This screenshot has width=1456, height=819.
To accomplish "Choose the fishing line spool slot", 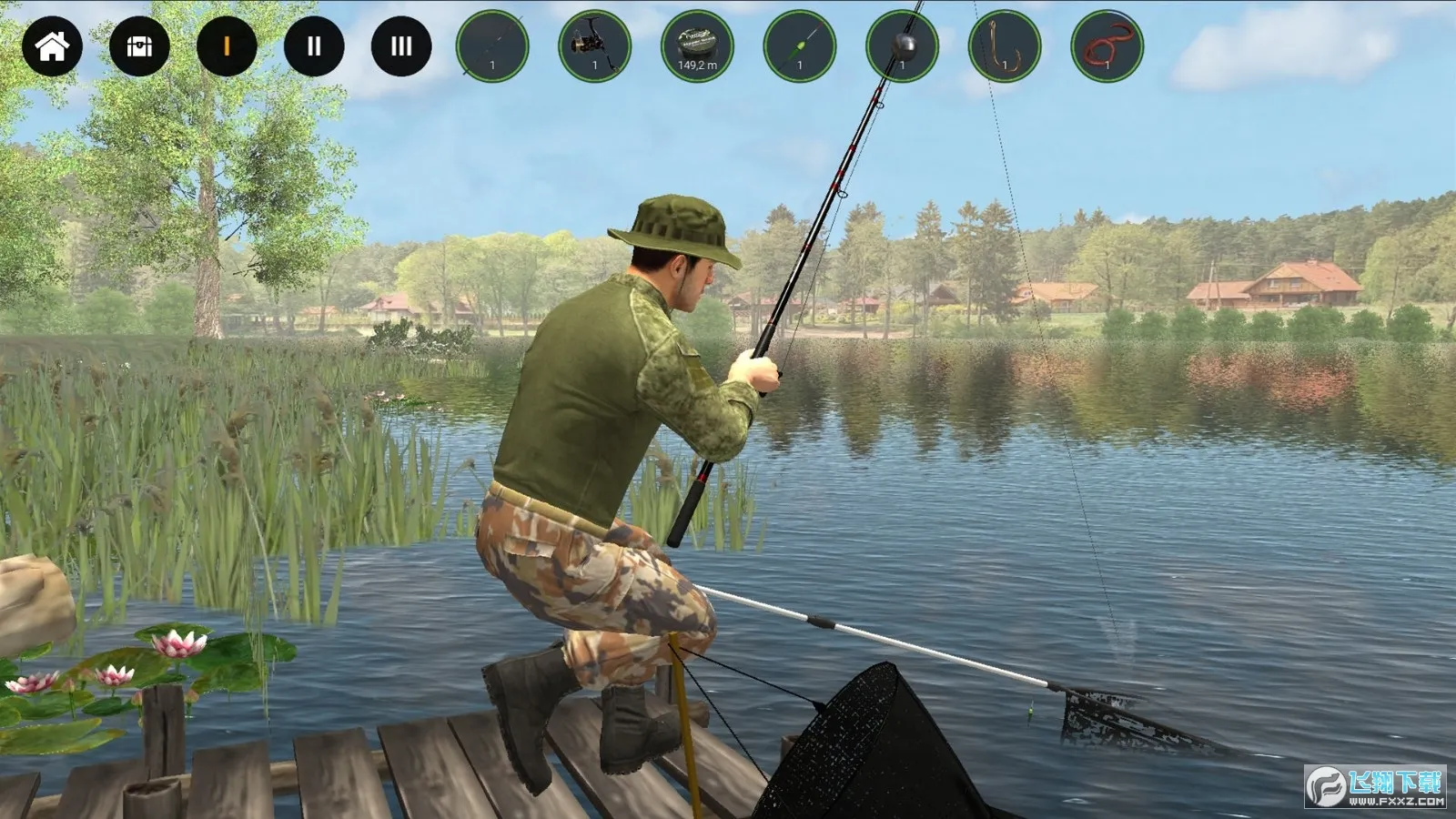I will pyautogui.click(x=697, y=45).
